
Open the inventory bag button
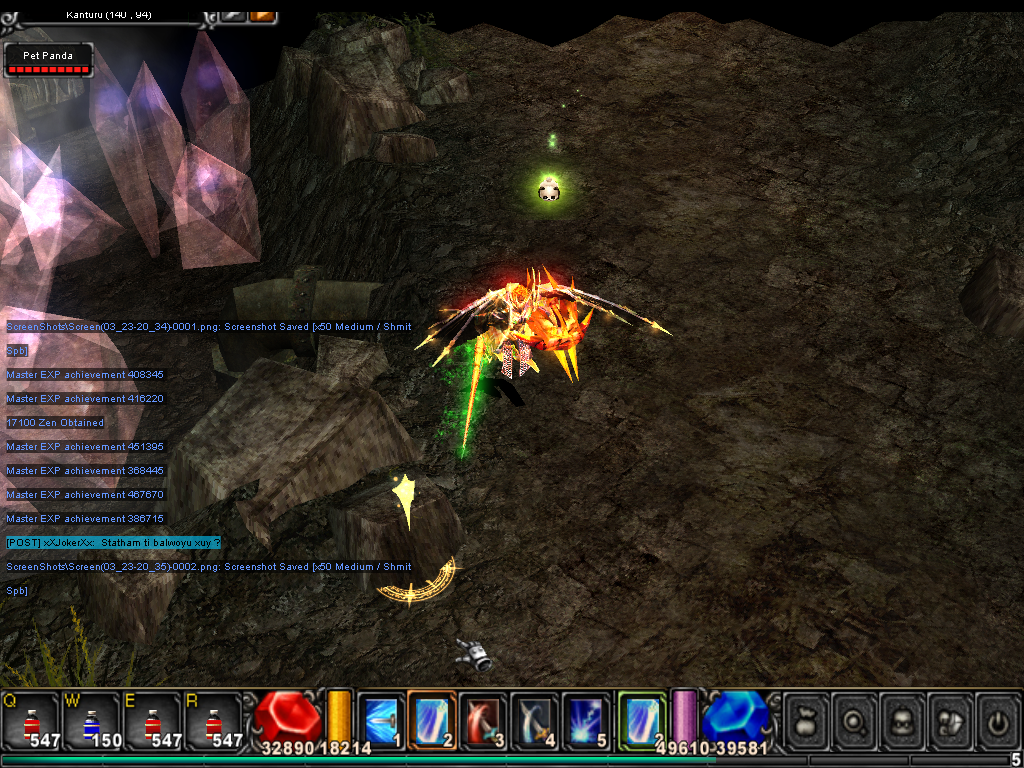click(x=808, y=720)
